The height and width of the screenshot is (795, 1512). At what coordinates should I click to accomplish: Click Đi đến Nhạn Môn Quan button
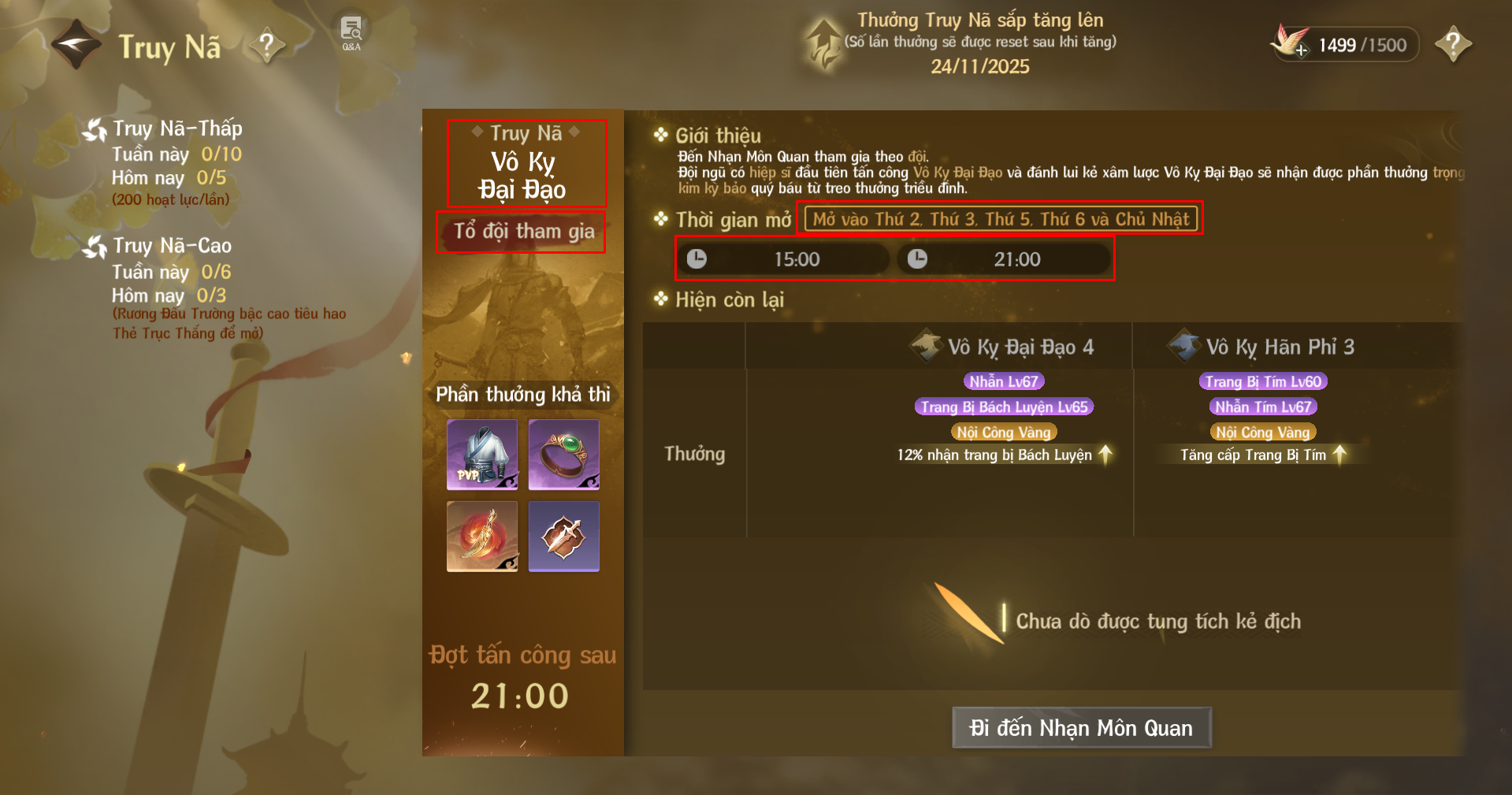(x=1081, y=727)
